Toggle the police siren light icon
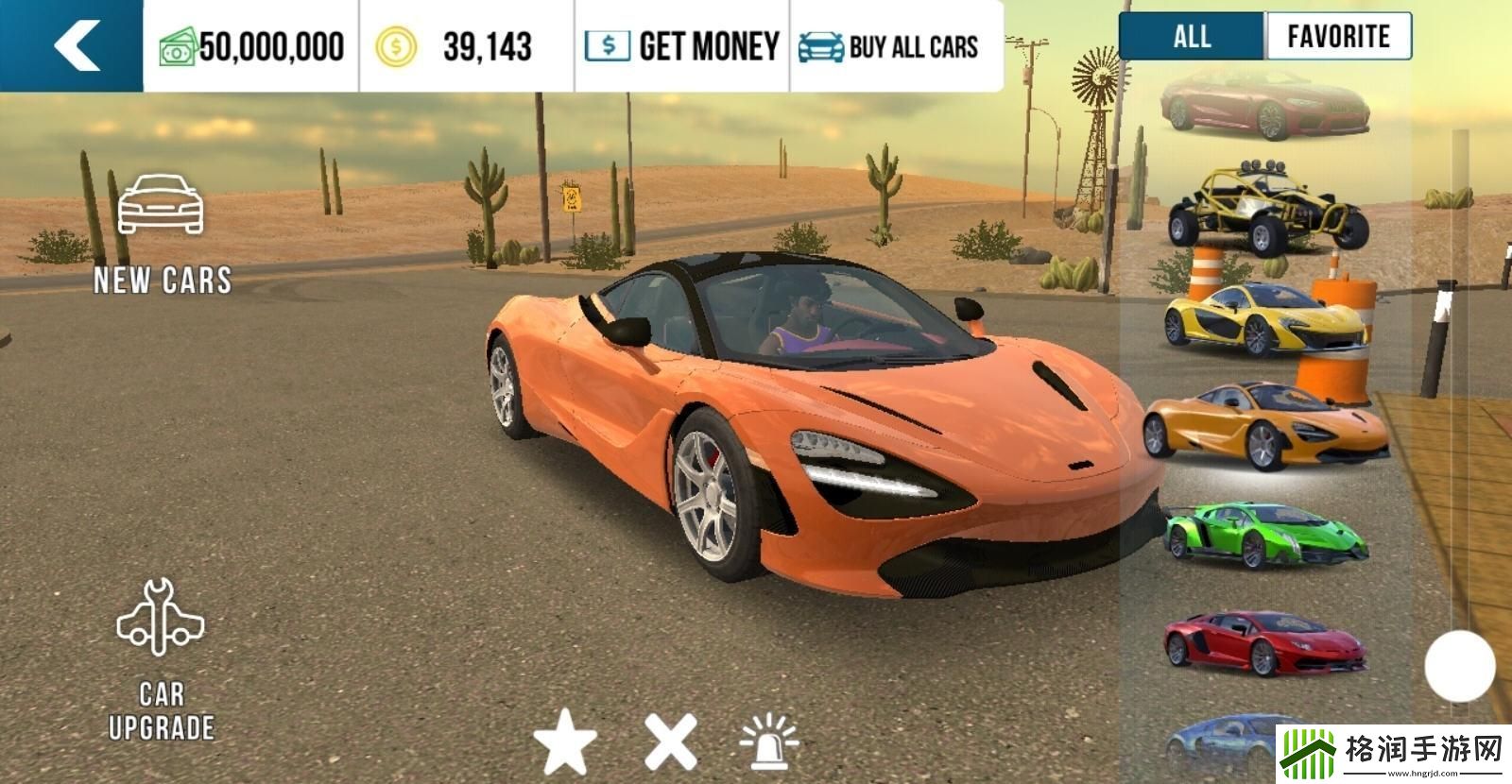Screen dimensions: 1512x784 pos(769,742)
